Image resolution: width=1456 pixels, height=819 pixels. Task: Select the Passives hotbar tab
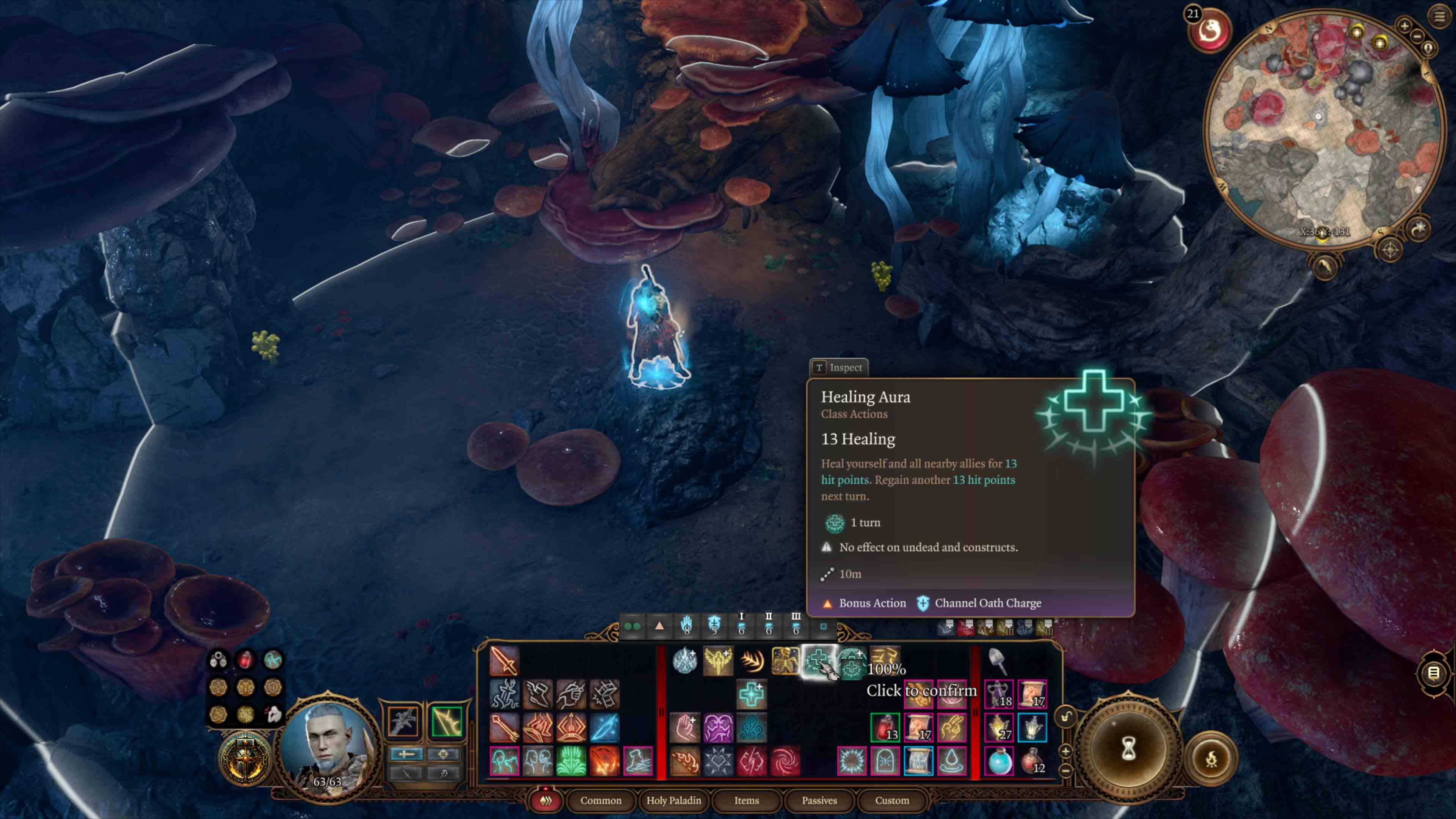point(819,800)
